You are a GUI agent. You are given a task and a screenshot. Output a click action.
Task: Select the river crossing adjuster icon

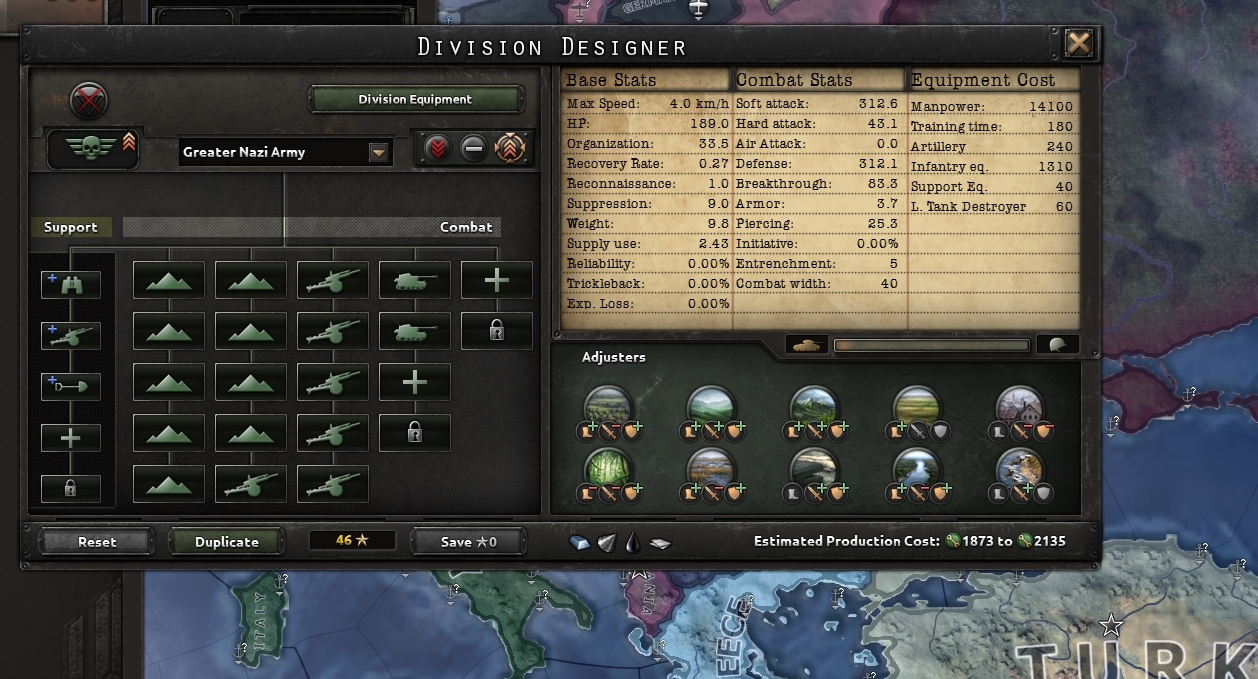(916, 467)
